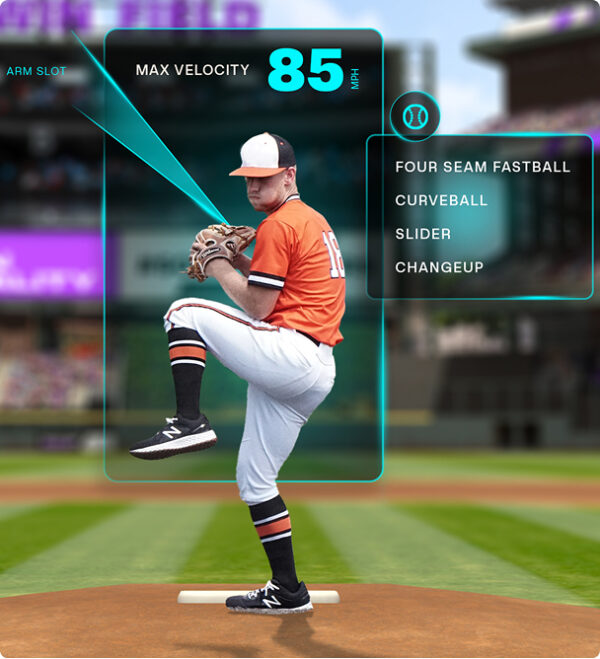The width and height of the screenshot is (600, 659).
Task: Select Four Seam Fastball pitch
Action: pyautogui.click(x=482, y=167)
